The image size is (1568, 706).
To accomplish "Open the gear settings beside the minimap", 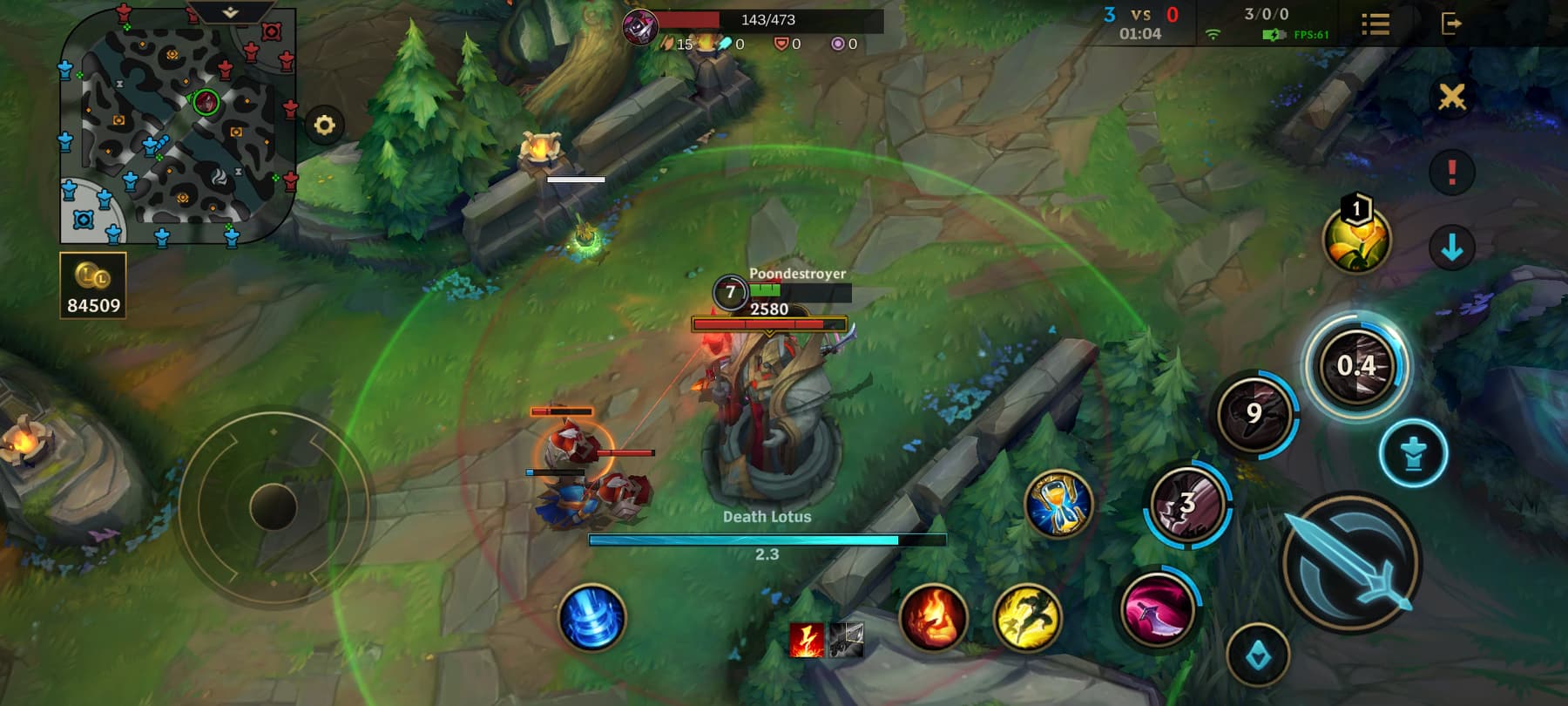I will point(324,126).
